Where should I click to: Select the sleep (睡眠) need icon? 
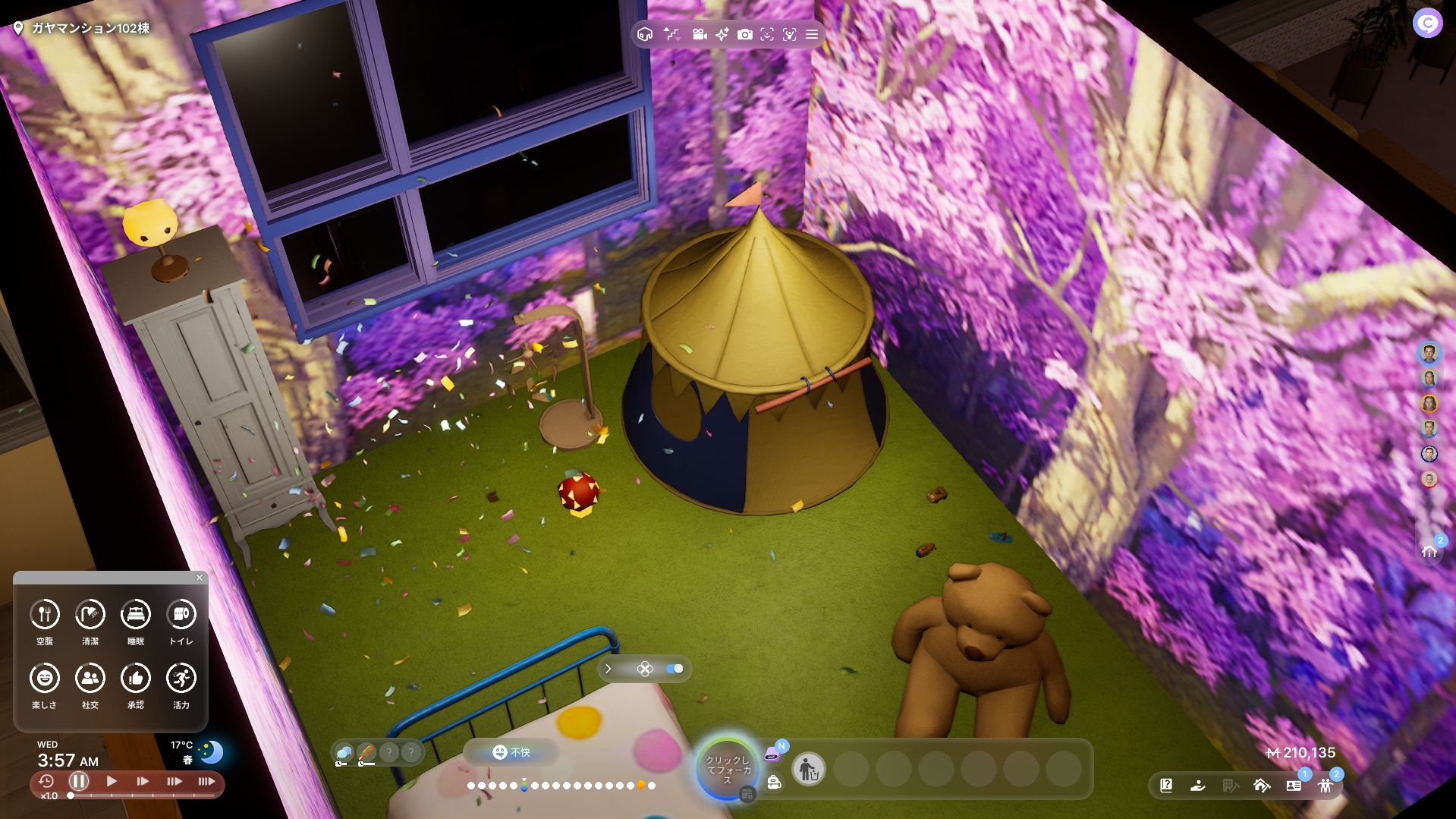coord(136,614)
